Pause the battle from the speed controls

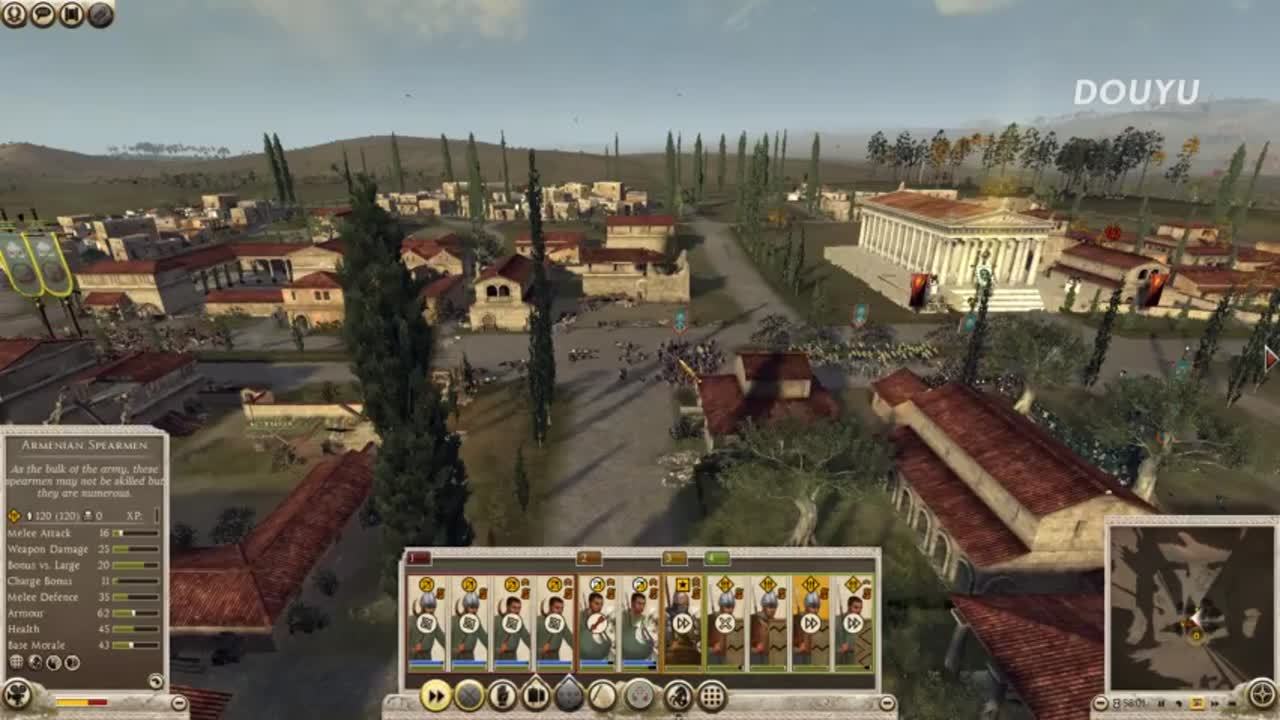(1160, 703)
